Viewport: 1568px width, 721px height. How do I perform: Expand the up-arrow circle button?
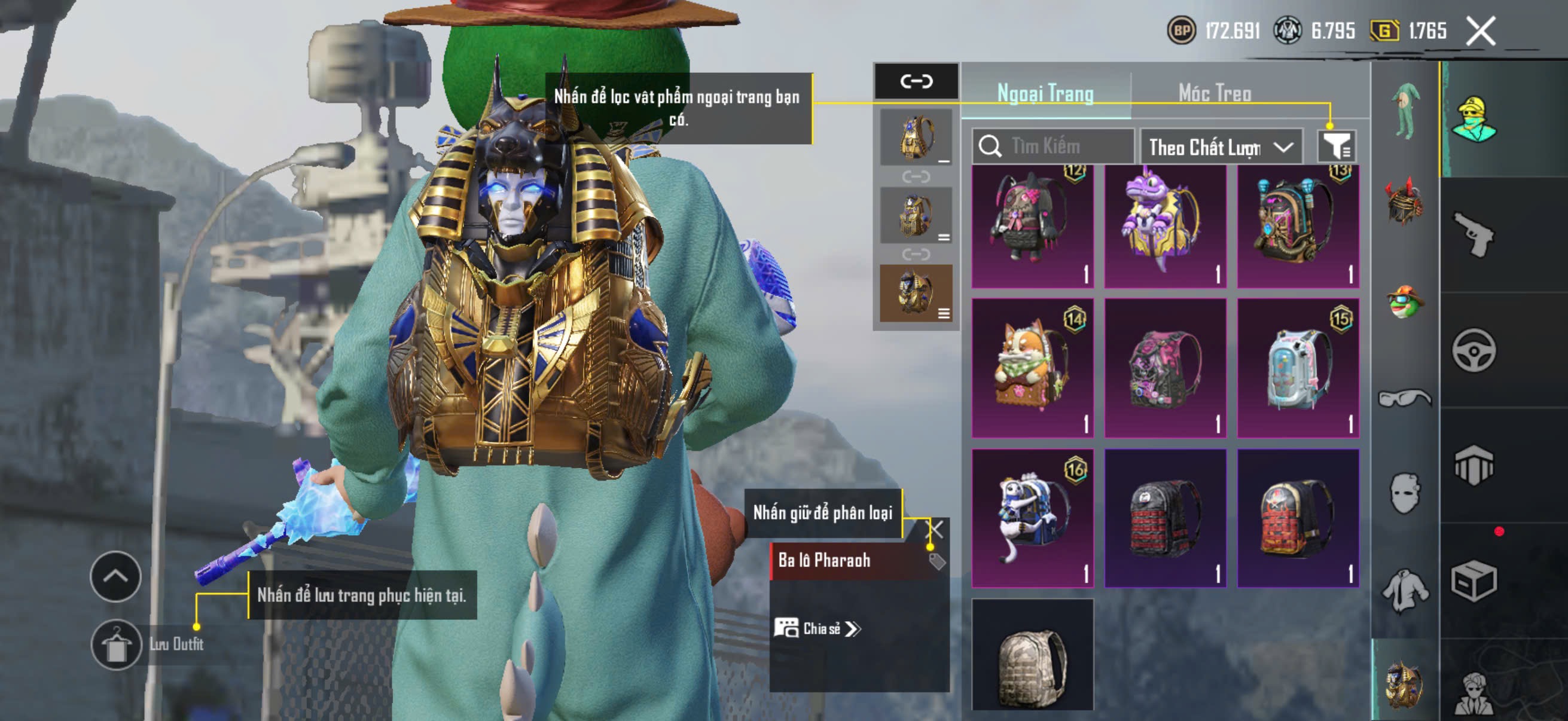pos(115,576)
